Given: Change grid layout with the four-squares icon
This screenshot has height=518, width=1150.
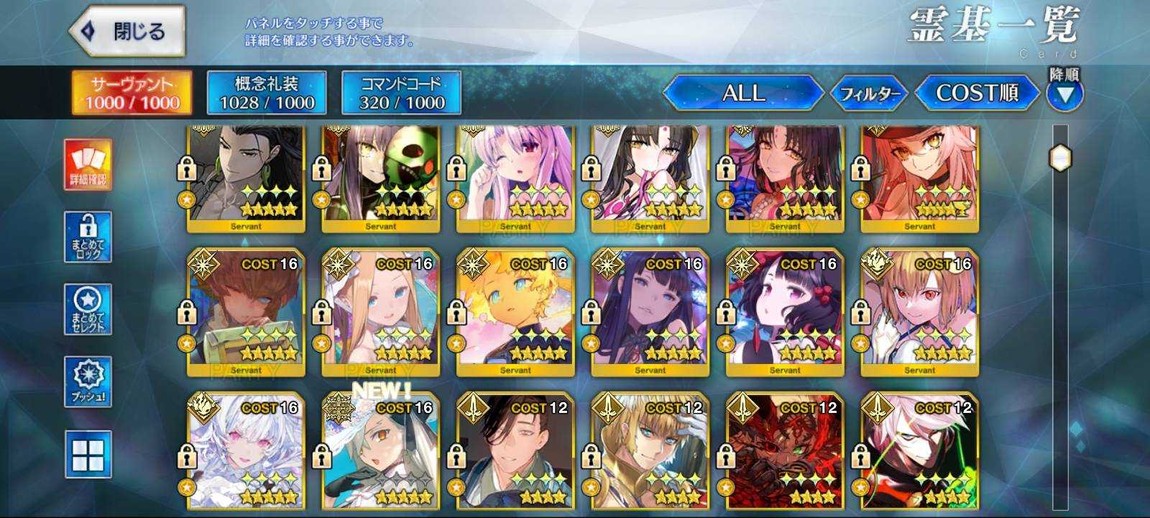Looking at the screenshot, I should pos(88,453).
